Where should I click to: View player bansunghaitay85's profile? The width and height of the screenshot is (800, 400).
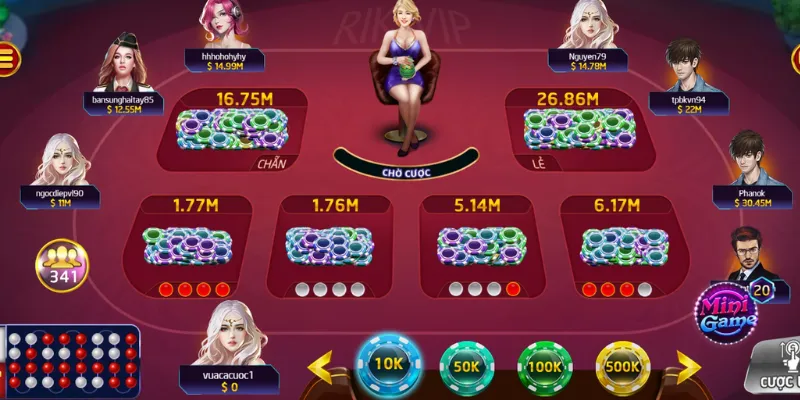(123, 62)
